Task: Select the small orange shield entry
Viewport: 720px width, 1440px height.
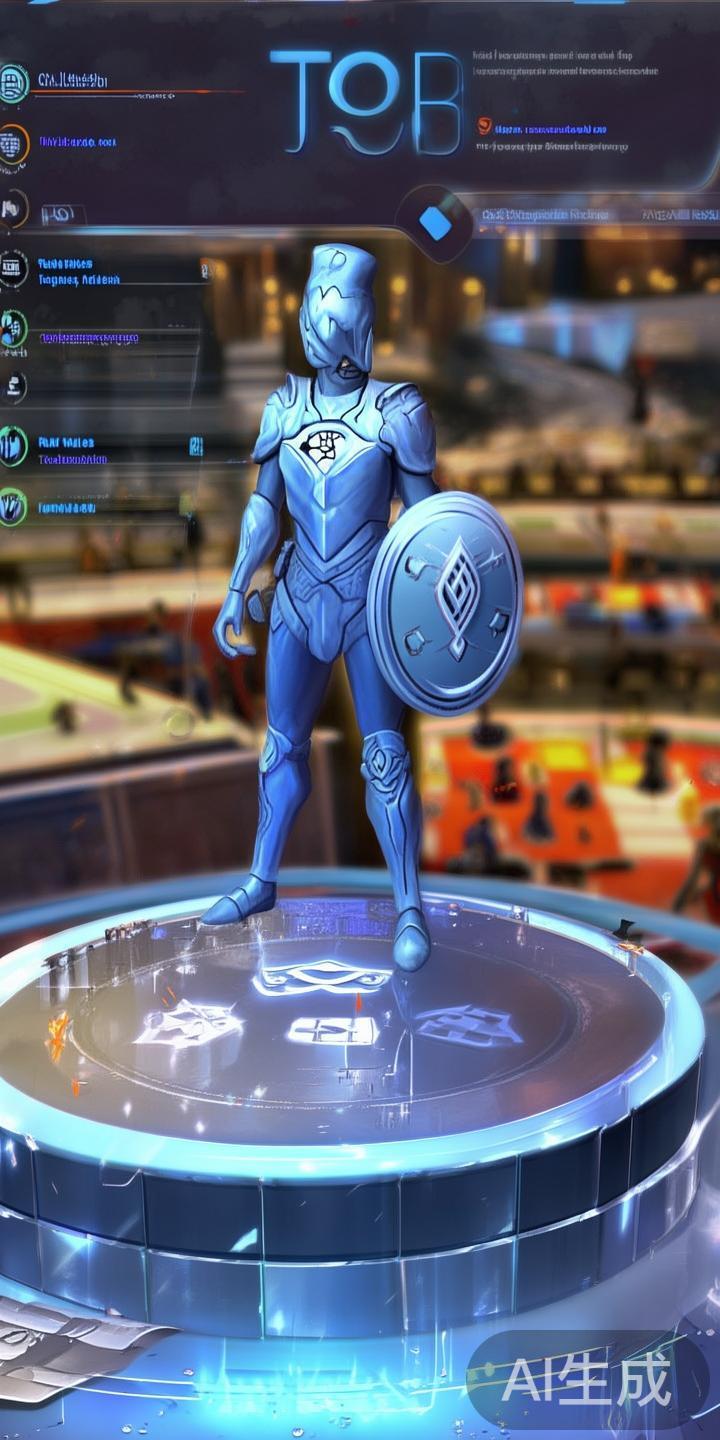Action: pyautogui.click(x=485, y=126)
